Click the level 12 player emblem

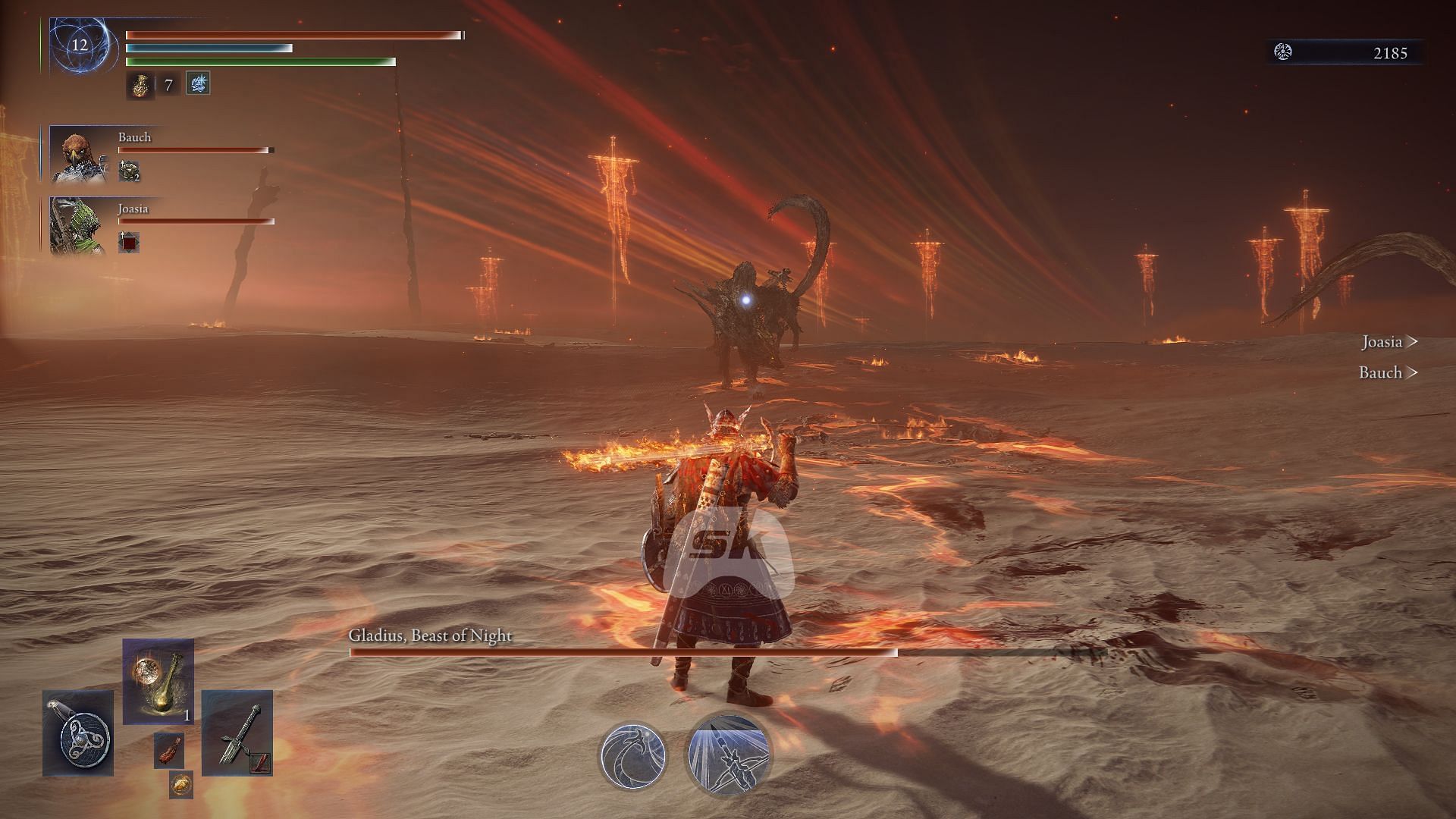(80, 45)
